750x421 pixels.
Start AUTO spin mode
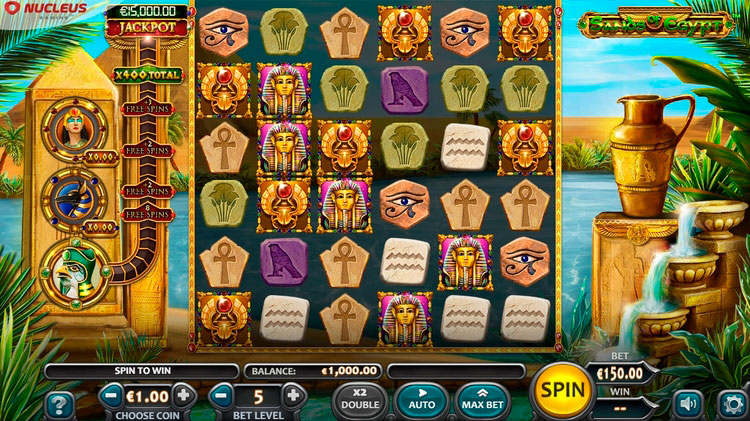[422, 399]
